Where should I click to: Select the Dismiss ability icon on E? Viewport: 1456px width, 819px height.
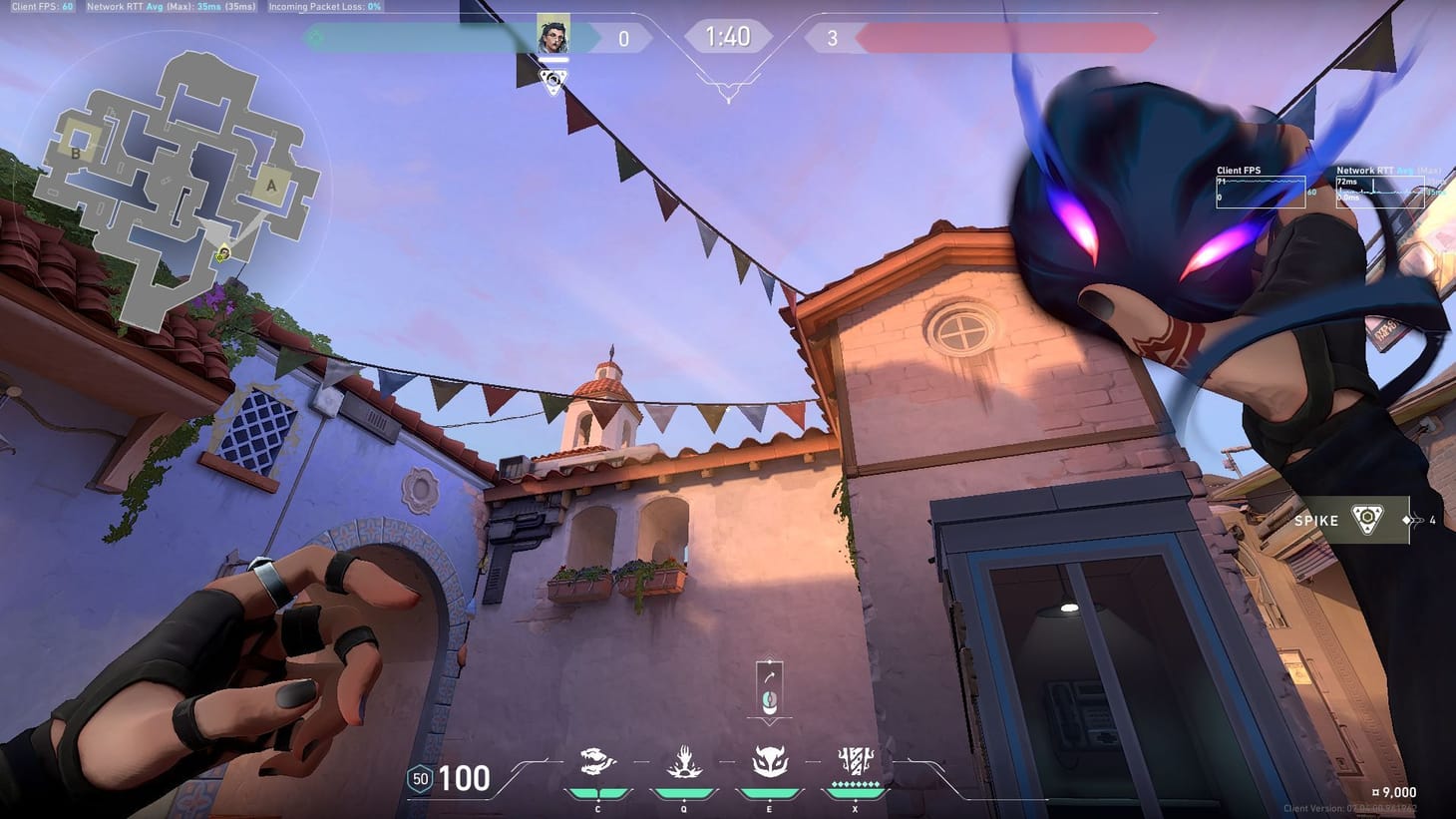coord(769,760)
